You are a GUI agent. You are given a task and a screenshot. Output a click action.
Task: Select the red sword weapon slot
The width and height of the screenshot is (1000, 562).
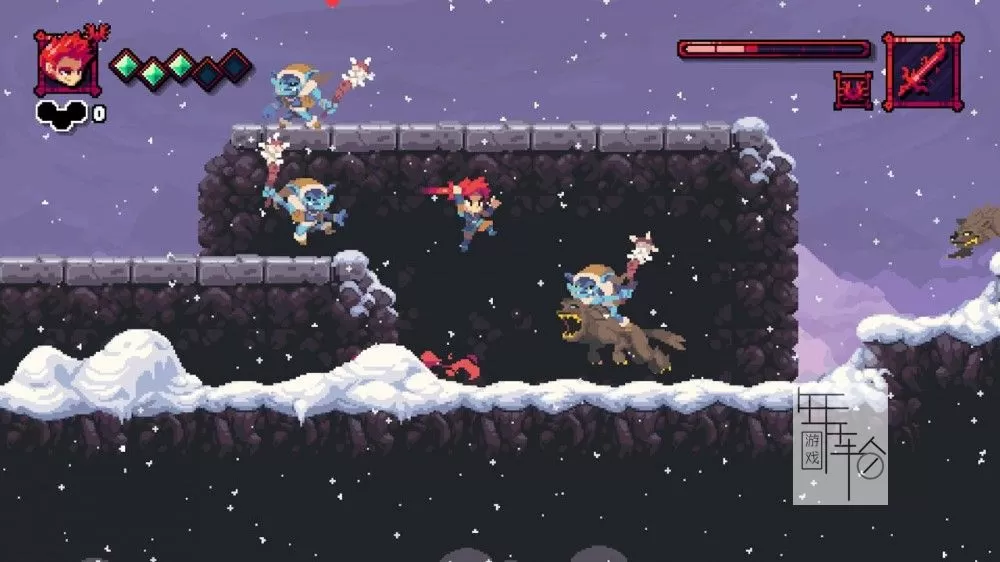point(922,71)
